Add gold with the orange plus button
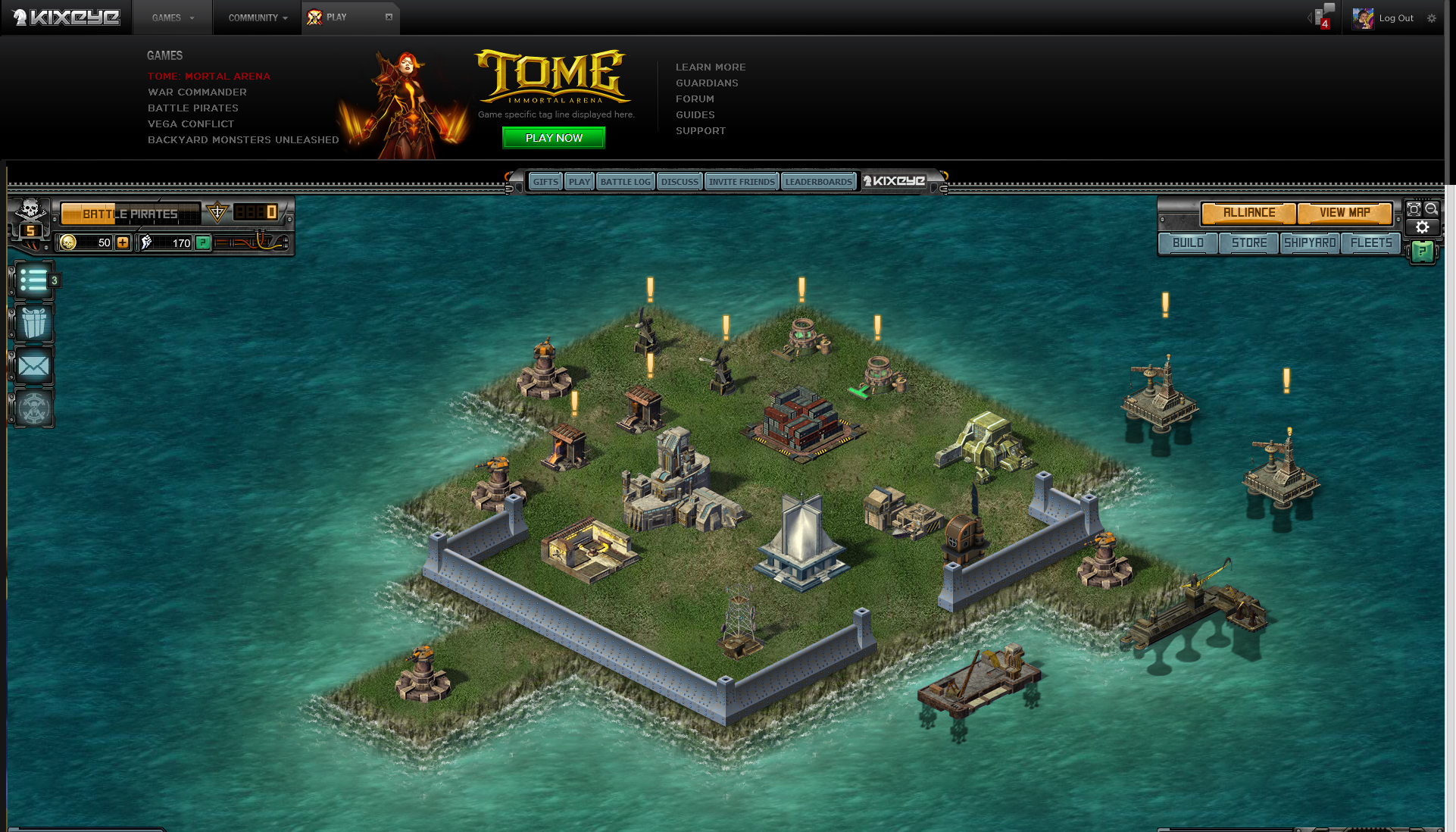 123,242
